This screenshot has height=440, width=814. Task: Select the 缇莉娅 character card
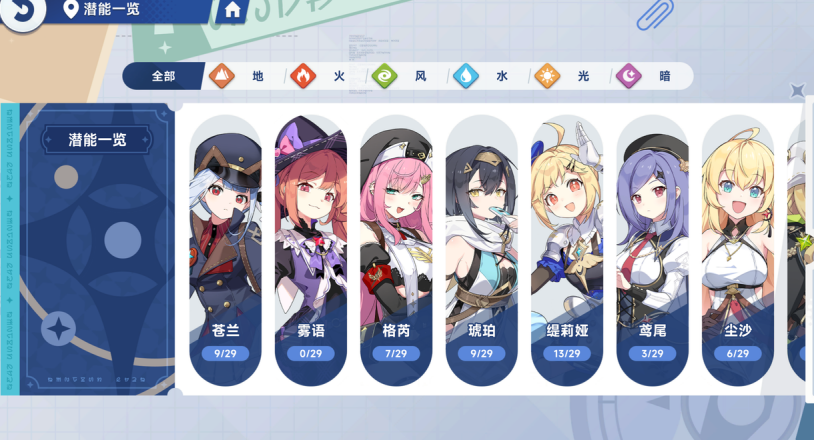click(x=568, y=250)
